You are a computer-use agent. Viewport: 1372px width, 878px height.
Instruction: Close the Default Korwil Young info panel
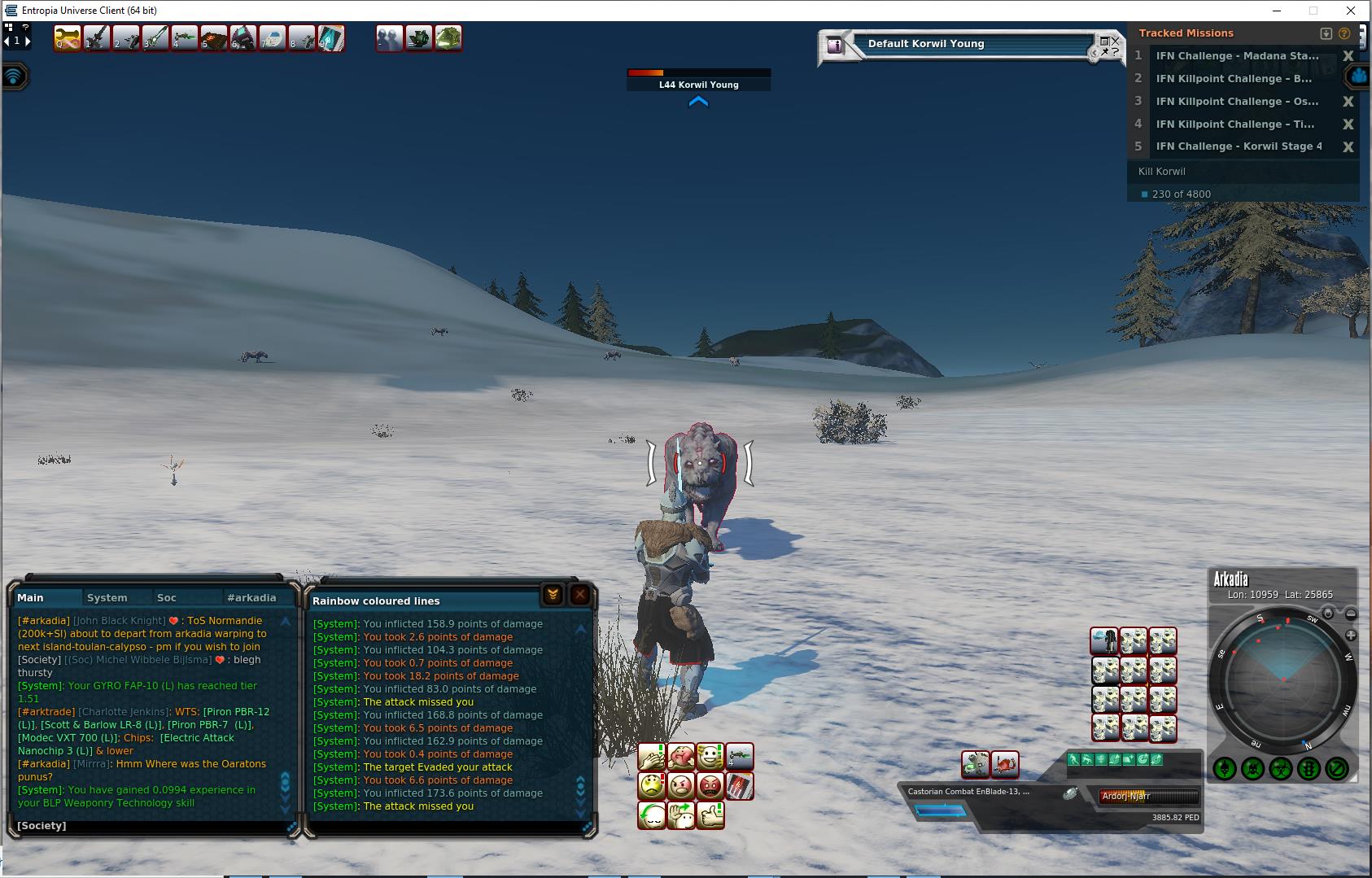click(1116, 40)
